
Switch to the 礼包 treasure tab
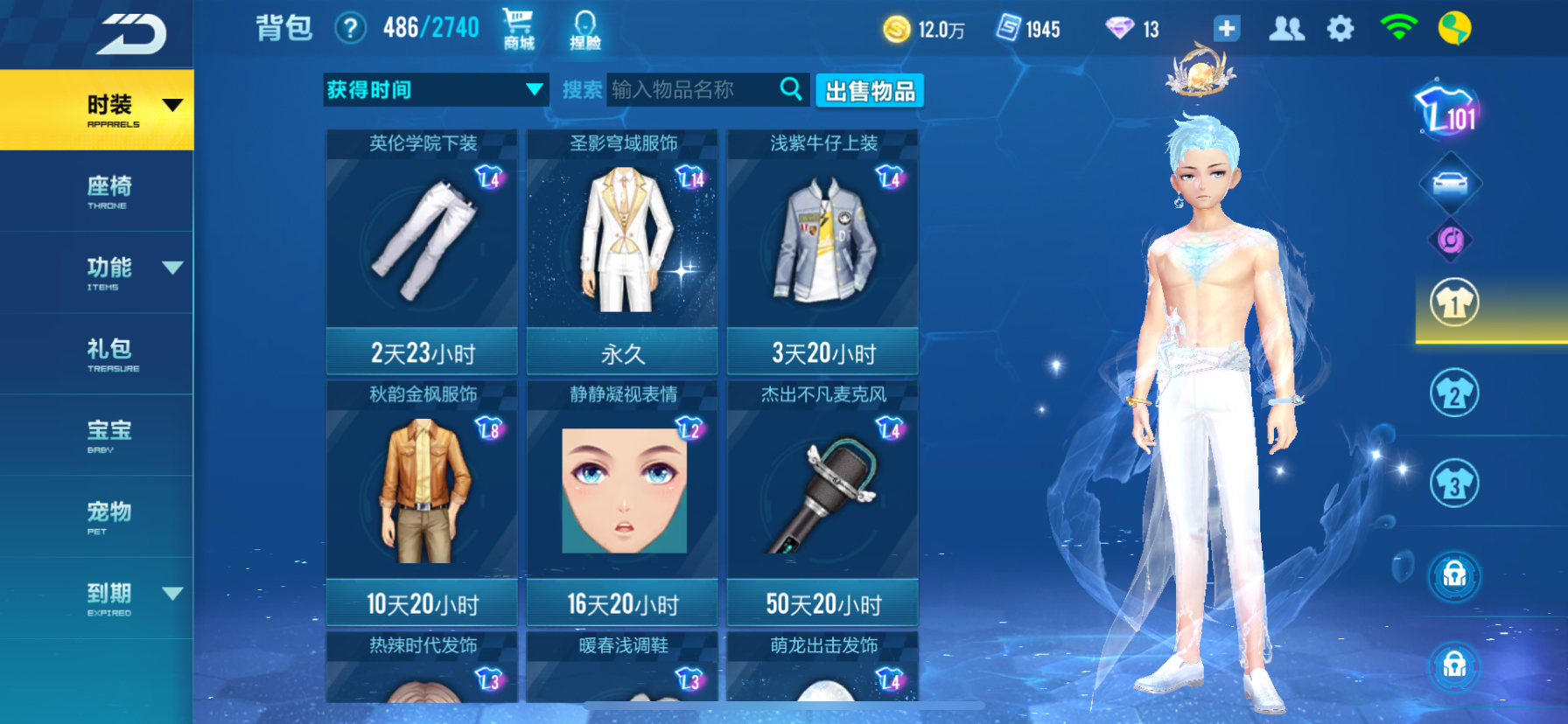coord(110,353)
